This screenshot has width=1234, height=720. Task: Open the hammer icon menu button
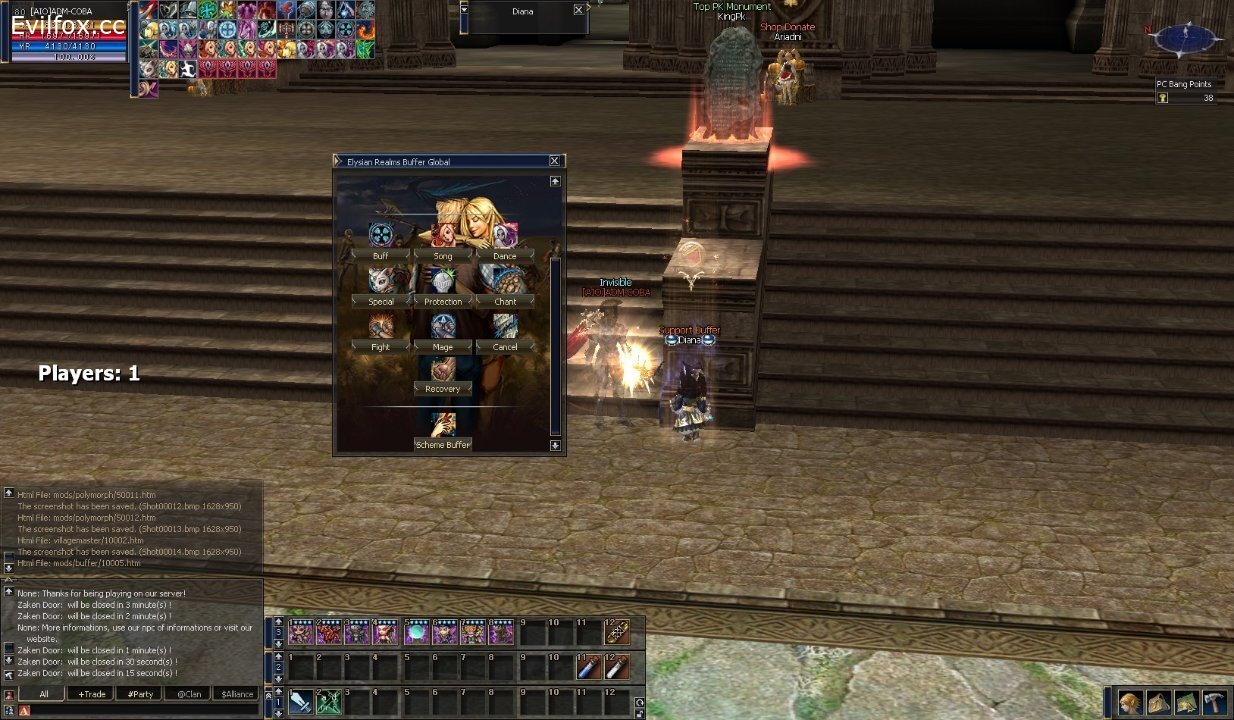click(x=1214, y=702)
